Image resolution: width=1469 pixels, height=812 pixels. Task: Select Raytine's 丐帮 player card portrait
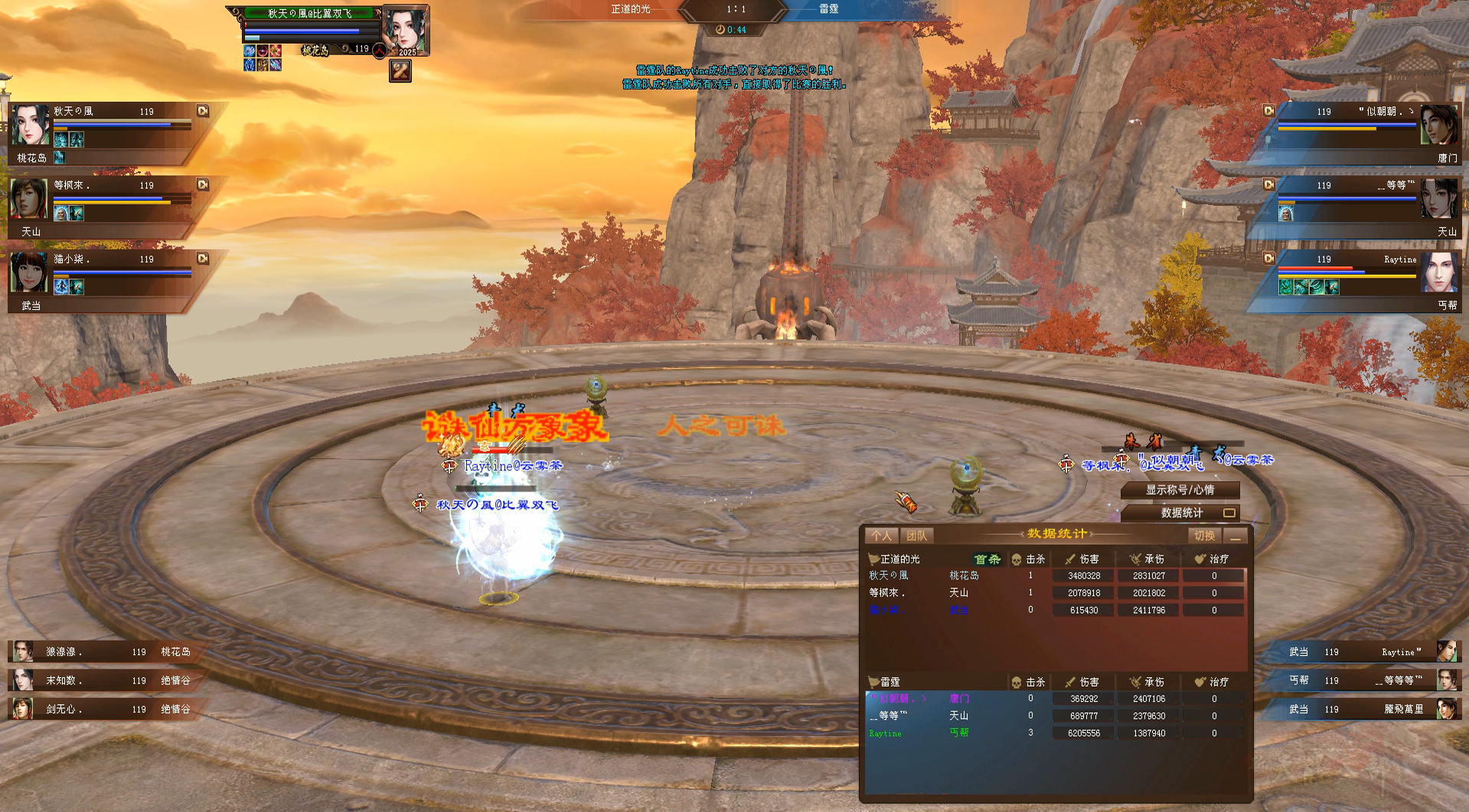1439,273
